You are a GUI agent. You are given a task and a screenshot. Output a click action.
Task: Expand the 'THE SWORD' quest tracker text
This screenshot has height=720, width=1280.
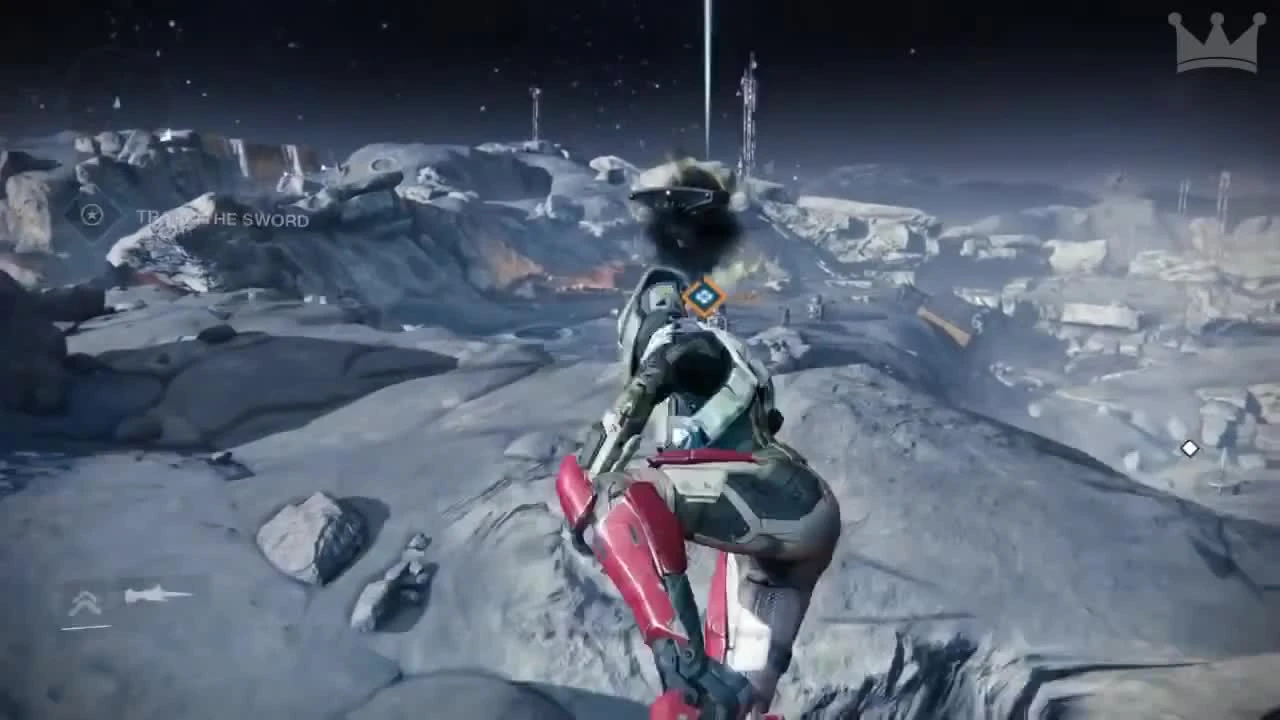[x=220, y=220]
